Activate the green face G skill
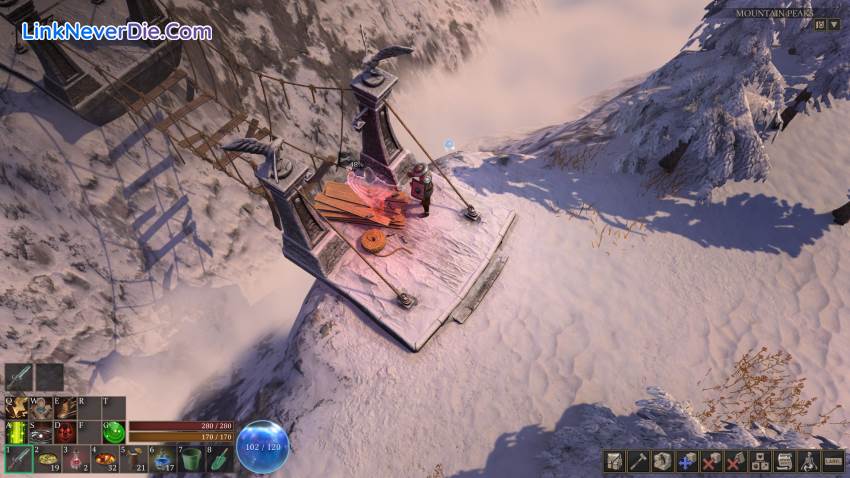 (114, 432)
